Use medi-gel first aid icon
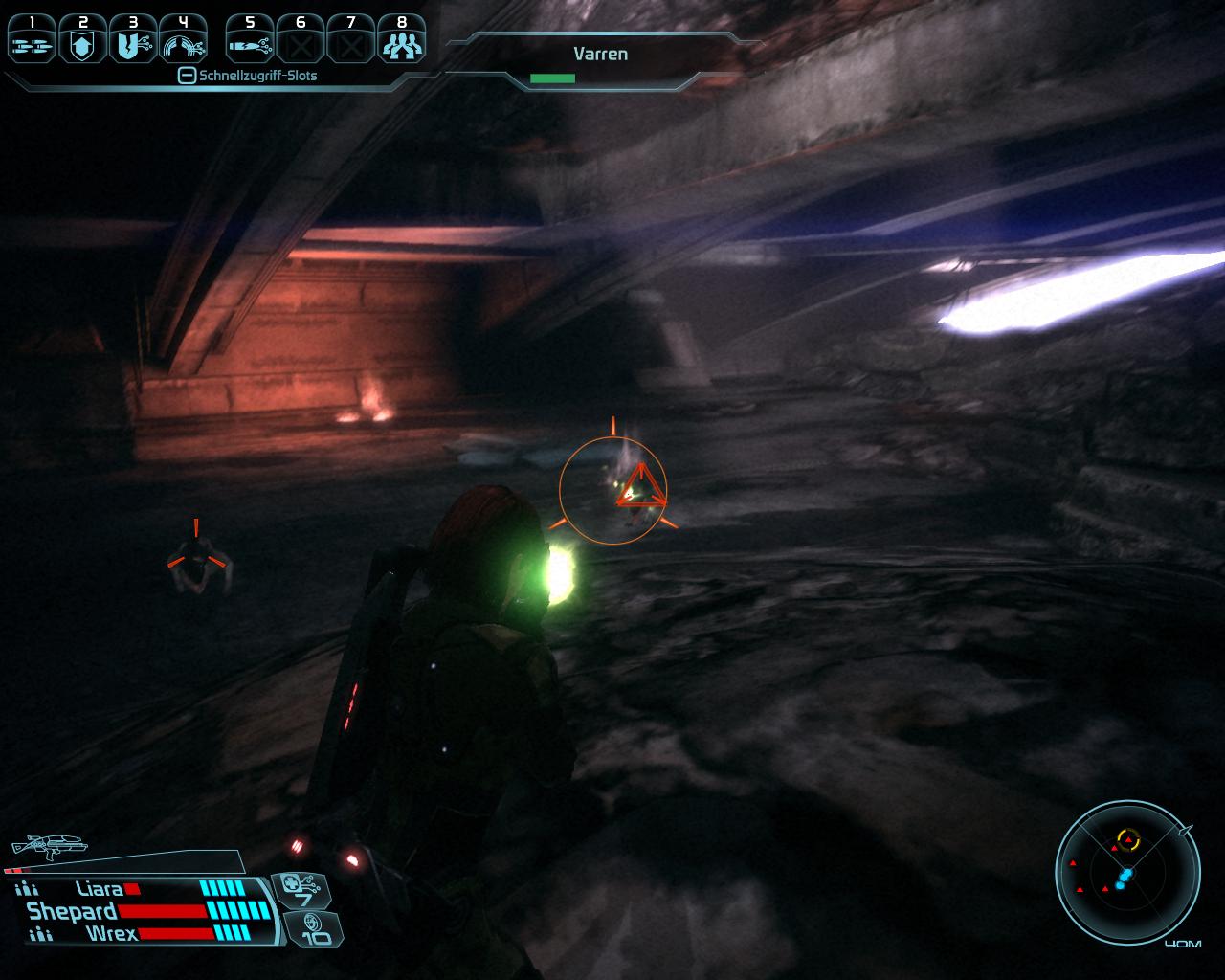This screenshot has width=1225, height=980. coord(301,891)
